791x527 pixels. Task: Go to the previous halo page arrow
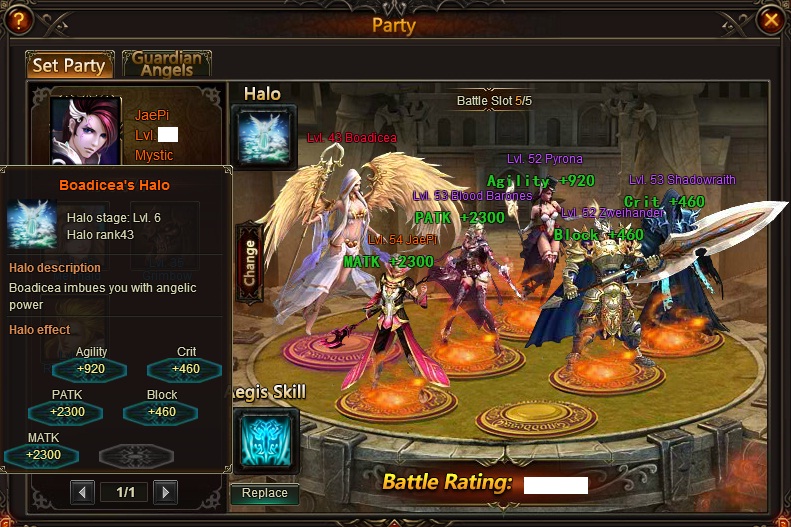[x=83, y=492]
